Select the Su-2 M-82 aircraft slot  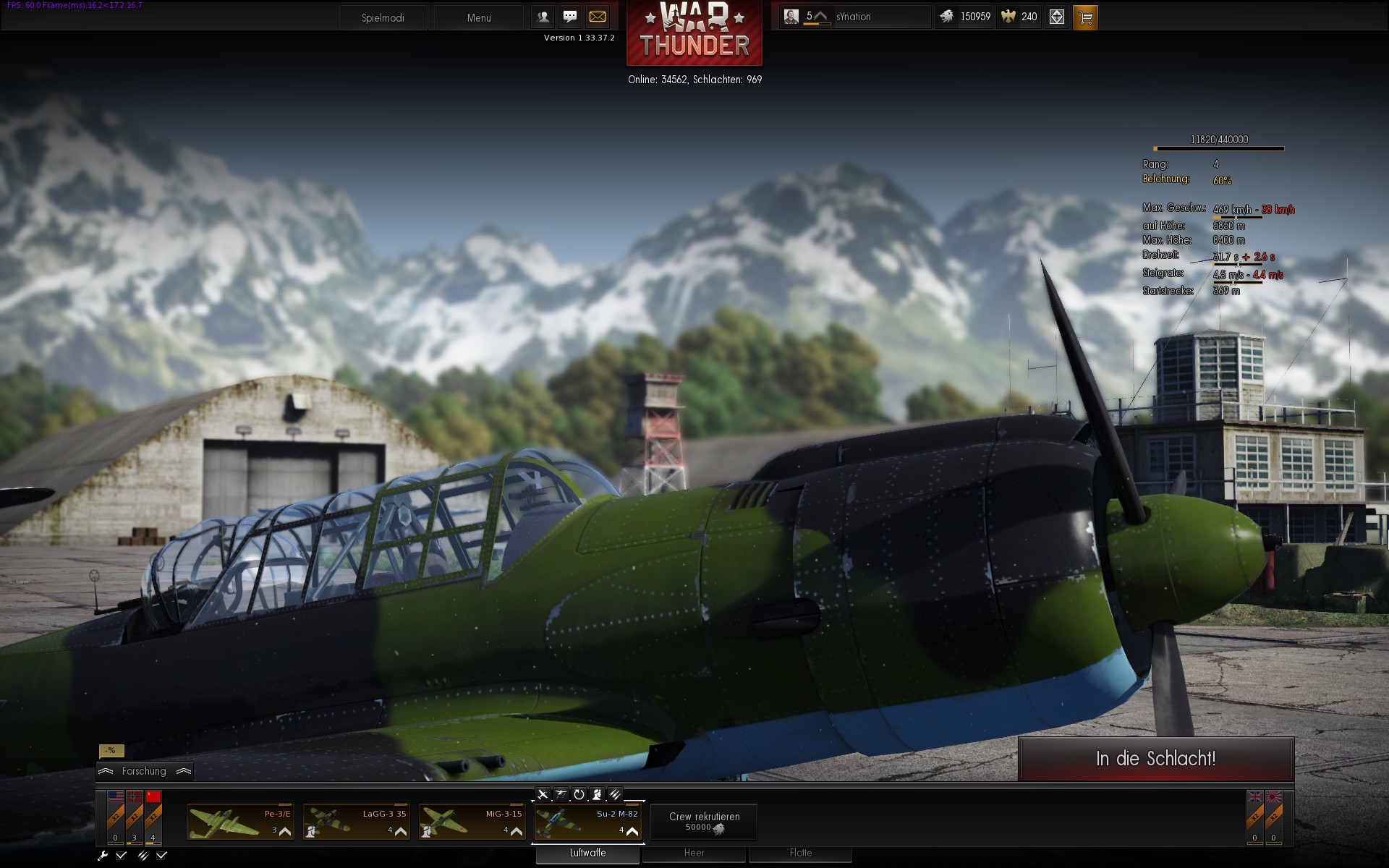coord(587,822)
